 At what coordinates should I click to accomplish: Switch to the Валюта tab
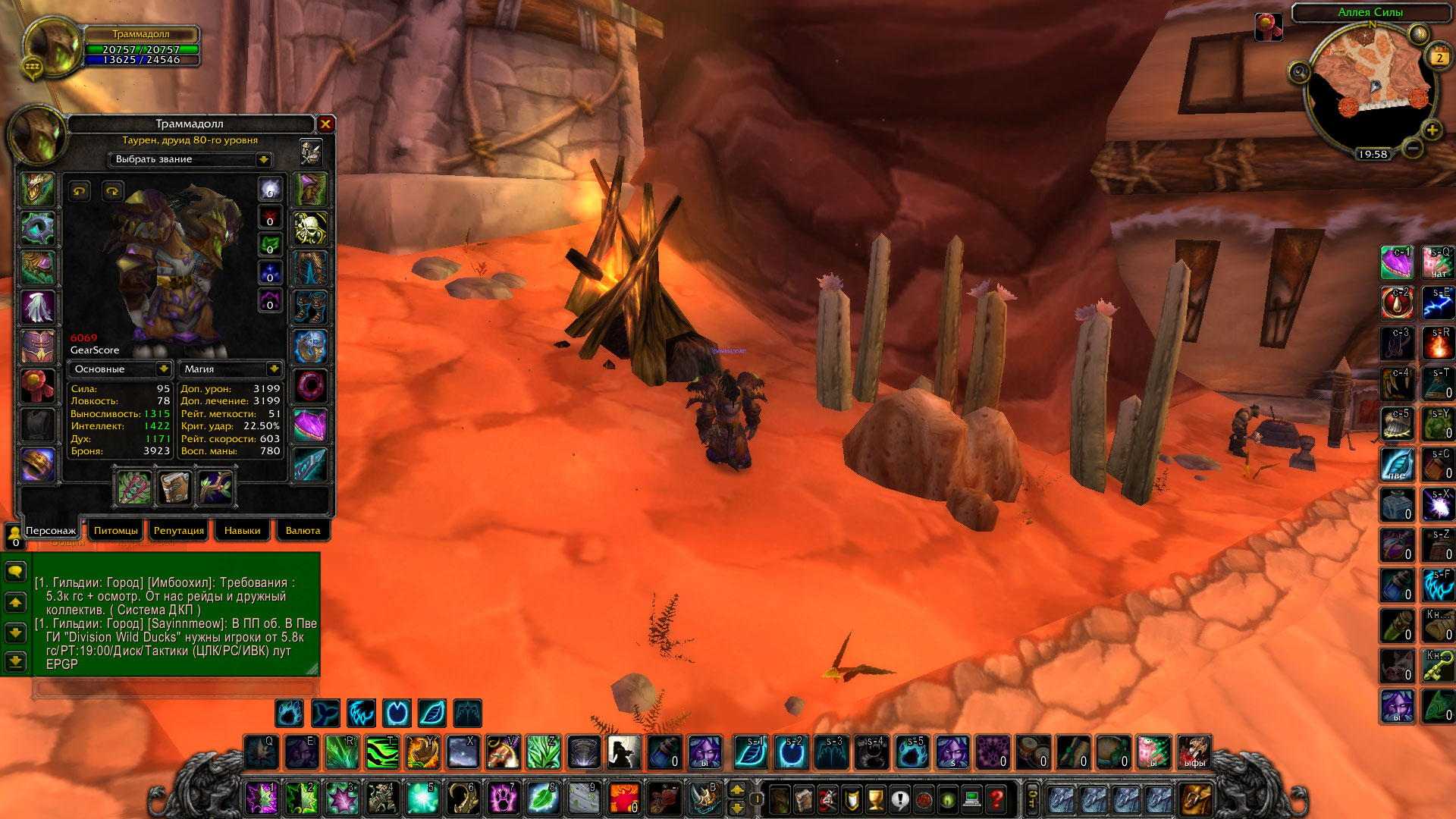pyautogui.click(x=303, y=531)
